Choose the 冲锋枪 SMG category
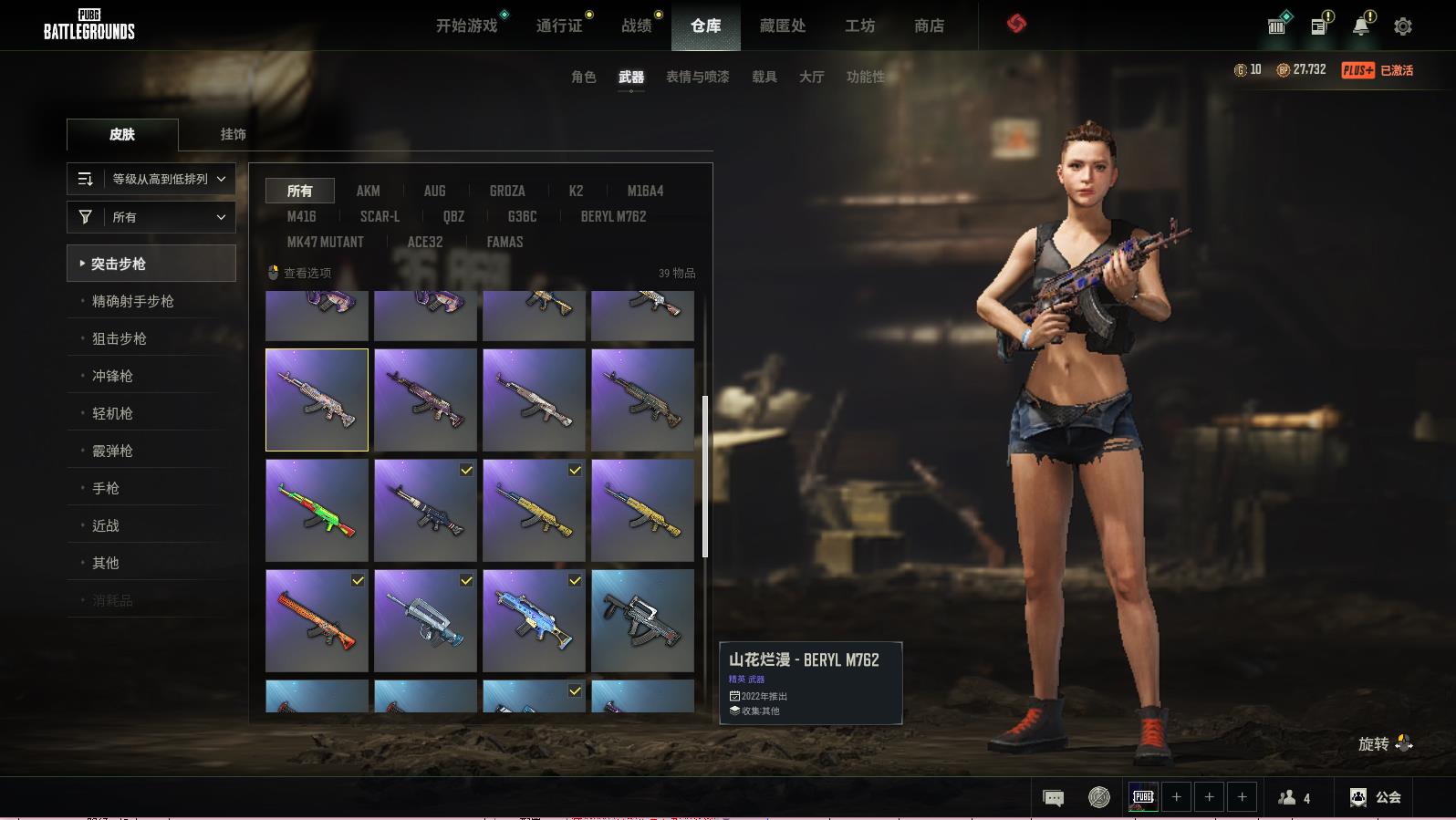This screenshot has height=820, width=1456. [x=112, y=376]
